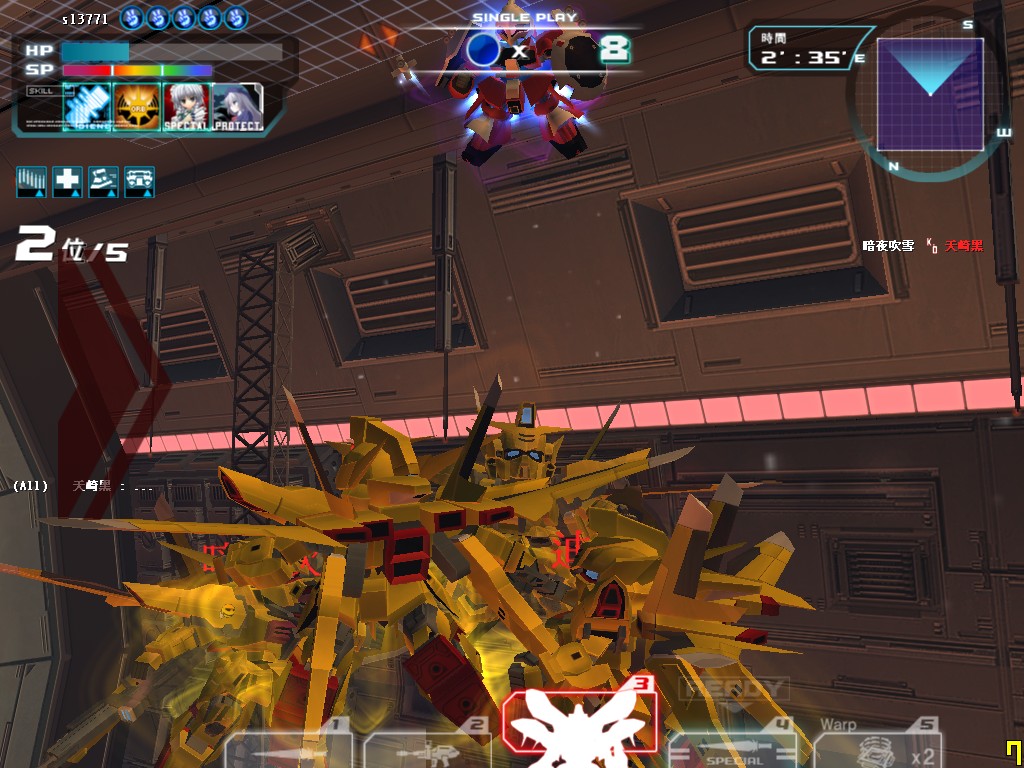Click the radar minimap

(x=930, y=95)
